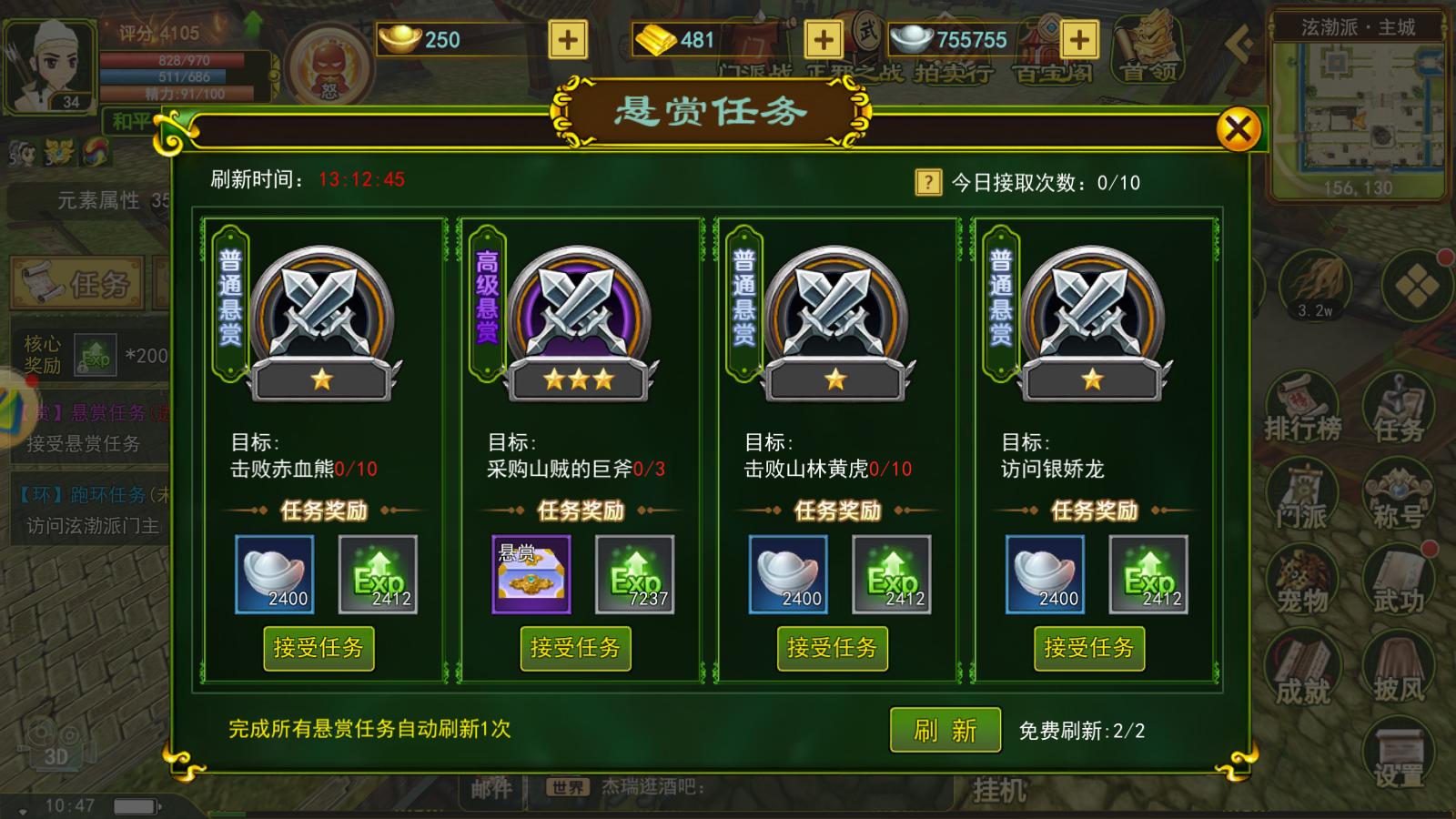The image size is (1456, 819).
Task: Click 接受任务 for 击败赤血熊 quest
Action: (318, 648)
